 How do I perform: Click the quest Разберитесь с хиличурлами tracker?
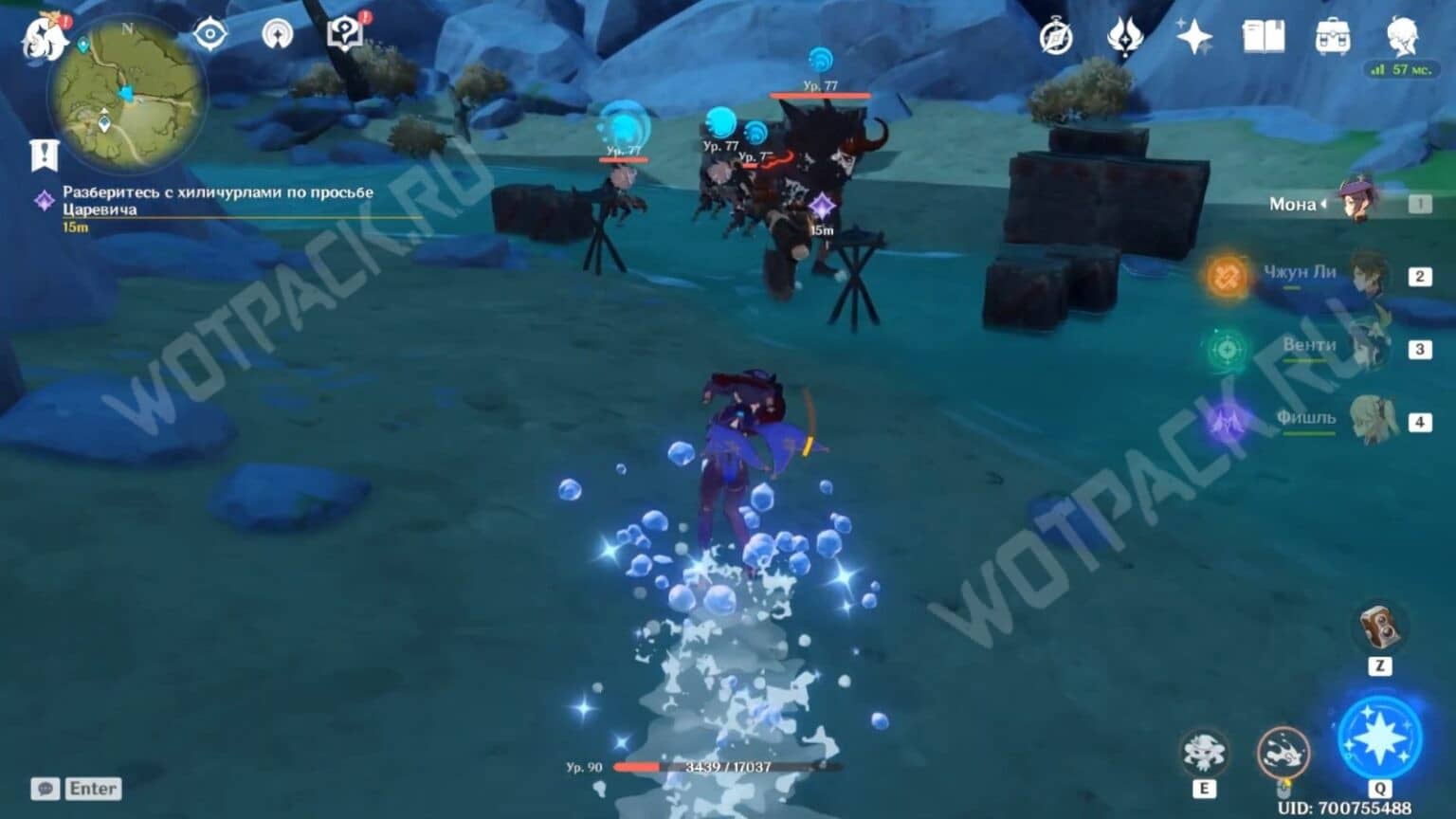[218, 198]
